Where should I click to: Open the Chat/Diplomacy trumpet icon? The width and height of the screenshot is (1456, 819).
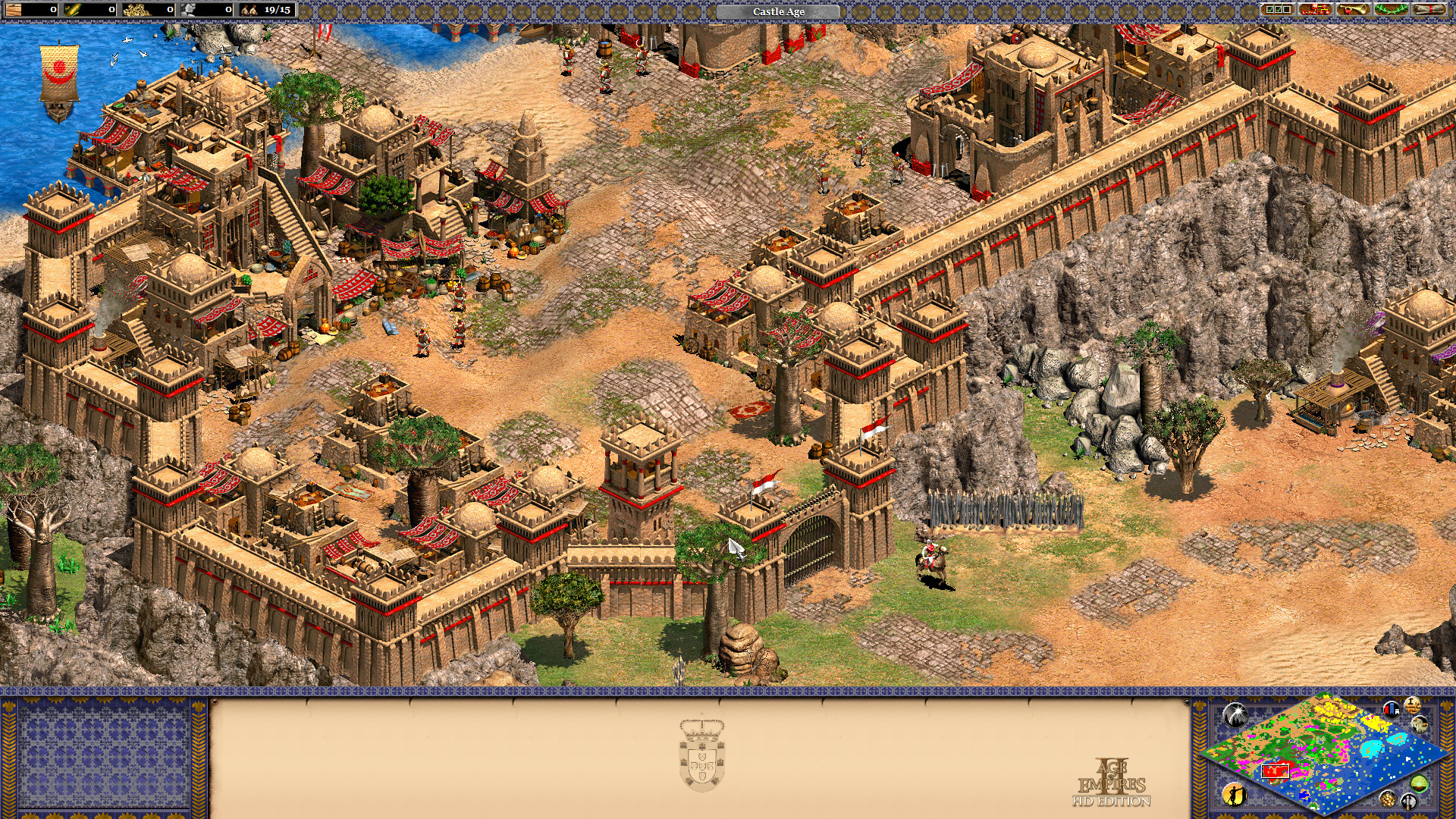pyautogui.click(x=1352, y=9)
